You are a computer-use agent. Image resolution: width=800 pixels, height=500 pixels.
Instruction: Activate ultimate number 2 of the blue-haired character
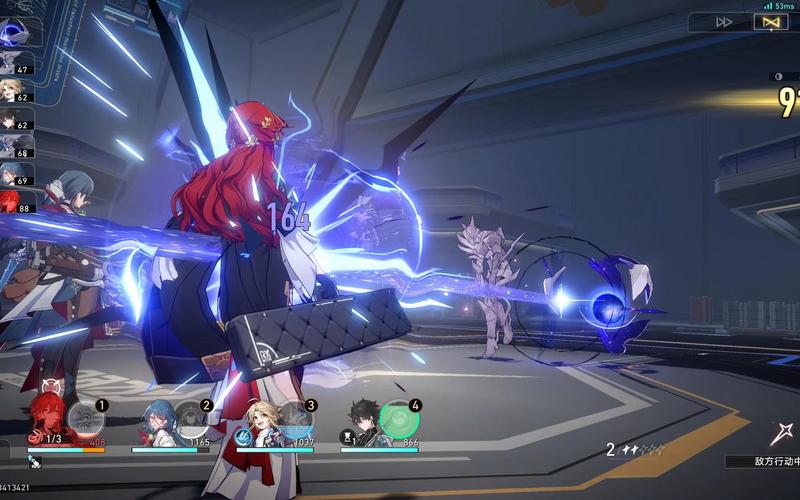pyautogui.click(x=192, y=418)
